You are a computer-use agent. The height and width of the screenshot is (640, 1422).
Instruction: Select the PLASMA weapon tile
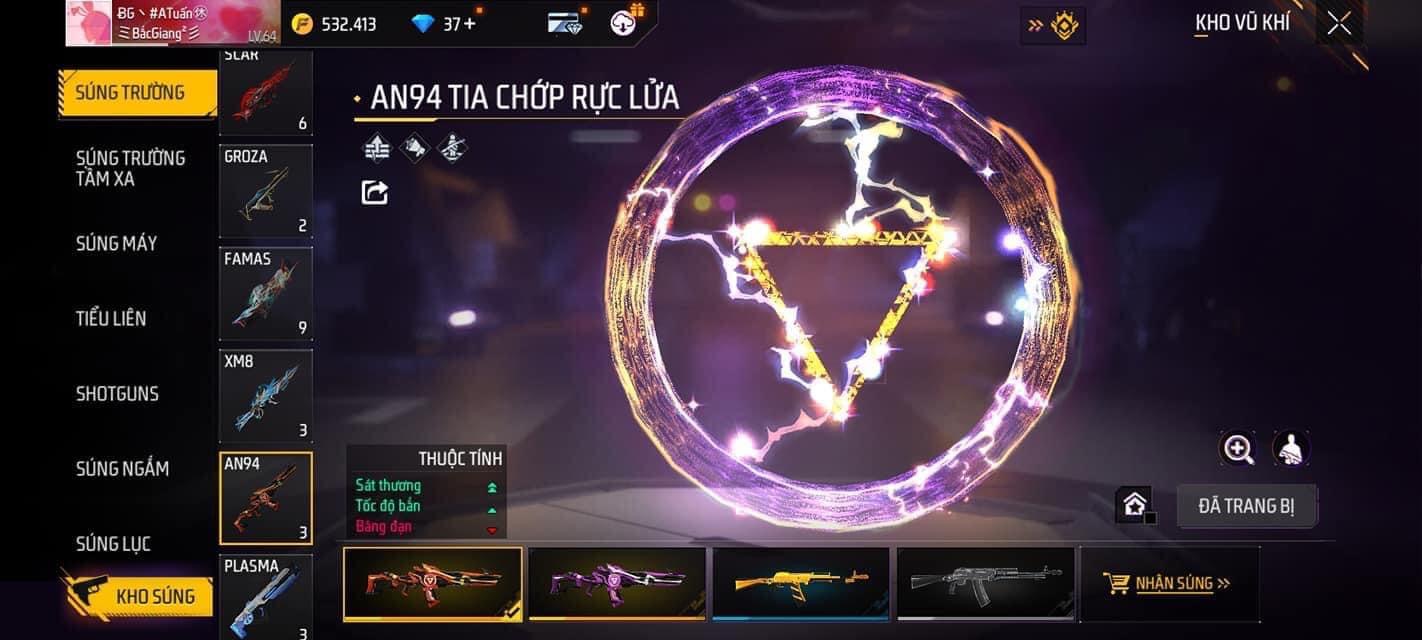pyautogui.click(x=266, y=597)
